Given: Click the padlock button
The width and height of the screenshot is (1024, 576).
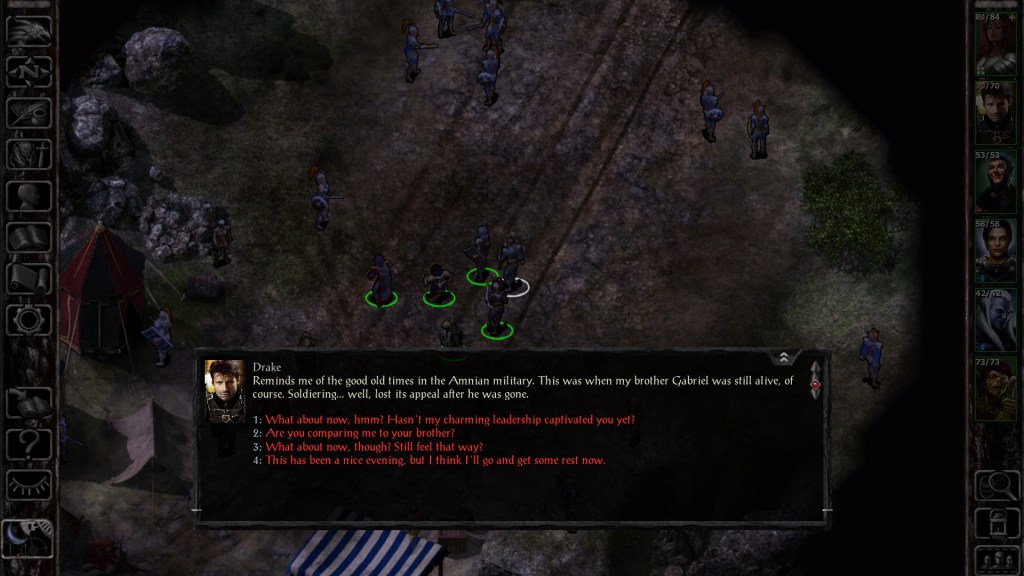Looking at the screenshot, I should click(x=996, y=522).
